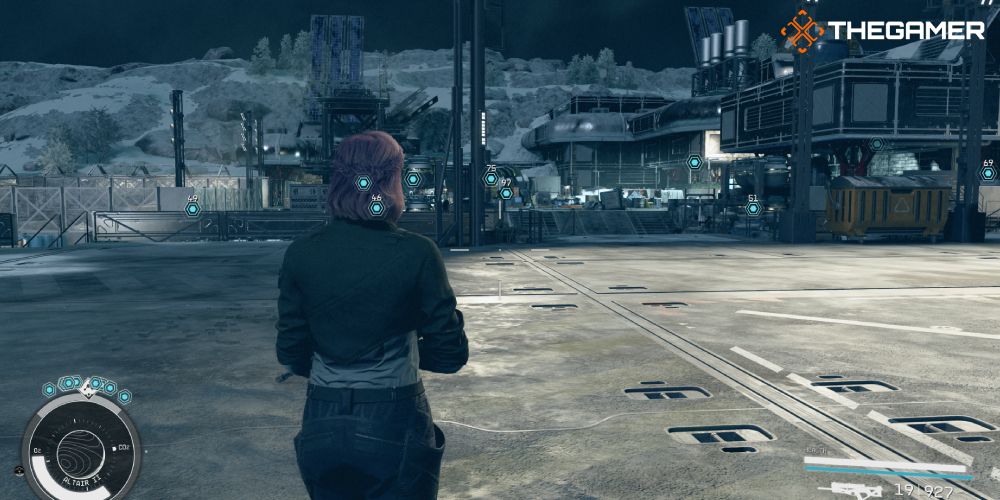Click the equipped rifle weapon icon
This screenshot has height=500, width=1000.
point(845,490)
